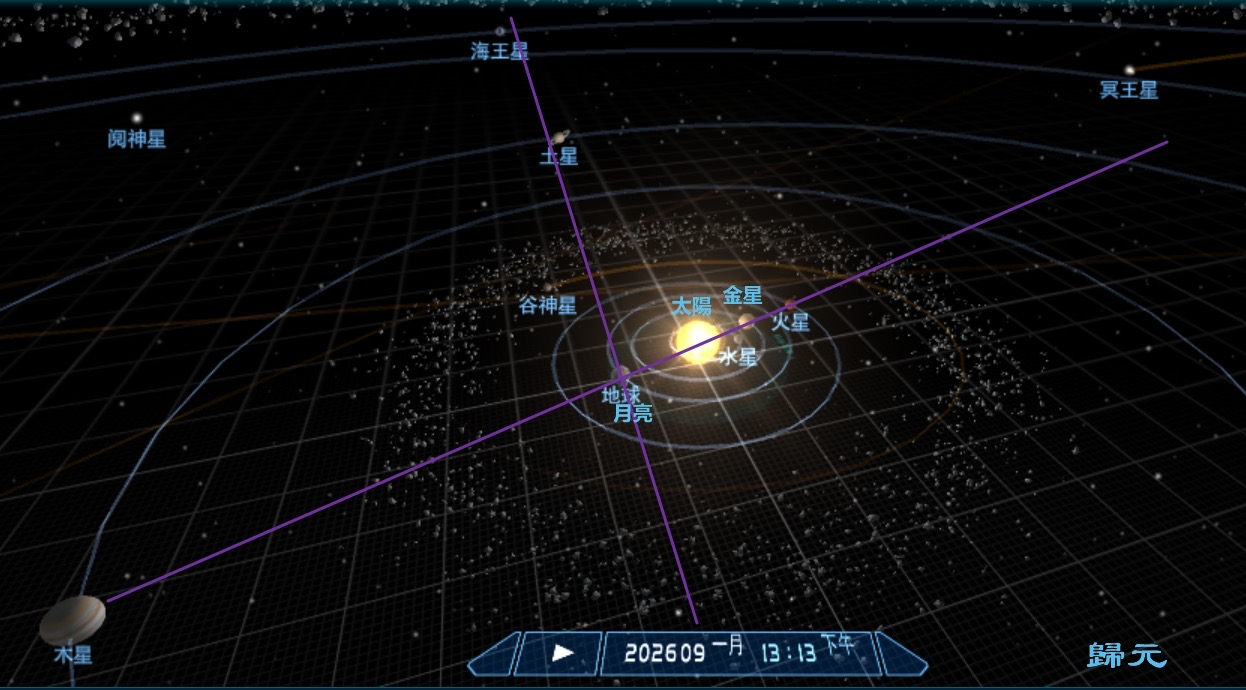Select the 木星 (Jupiter) label

73,656
